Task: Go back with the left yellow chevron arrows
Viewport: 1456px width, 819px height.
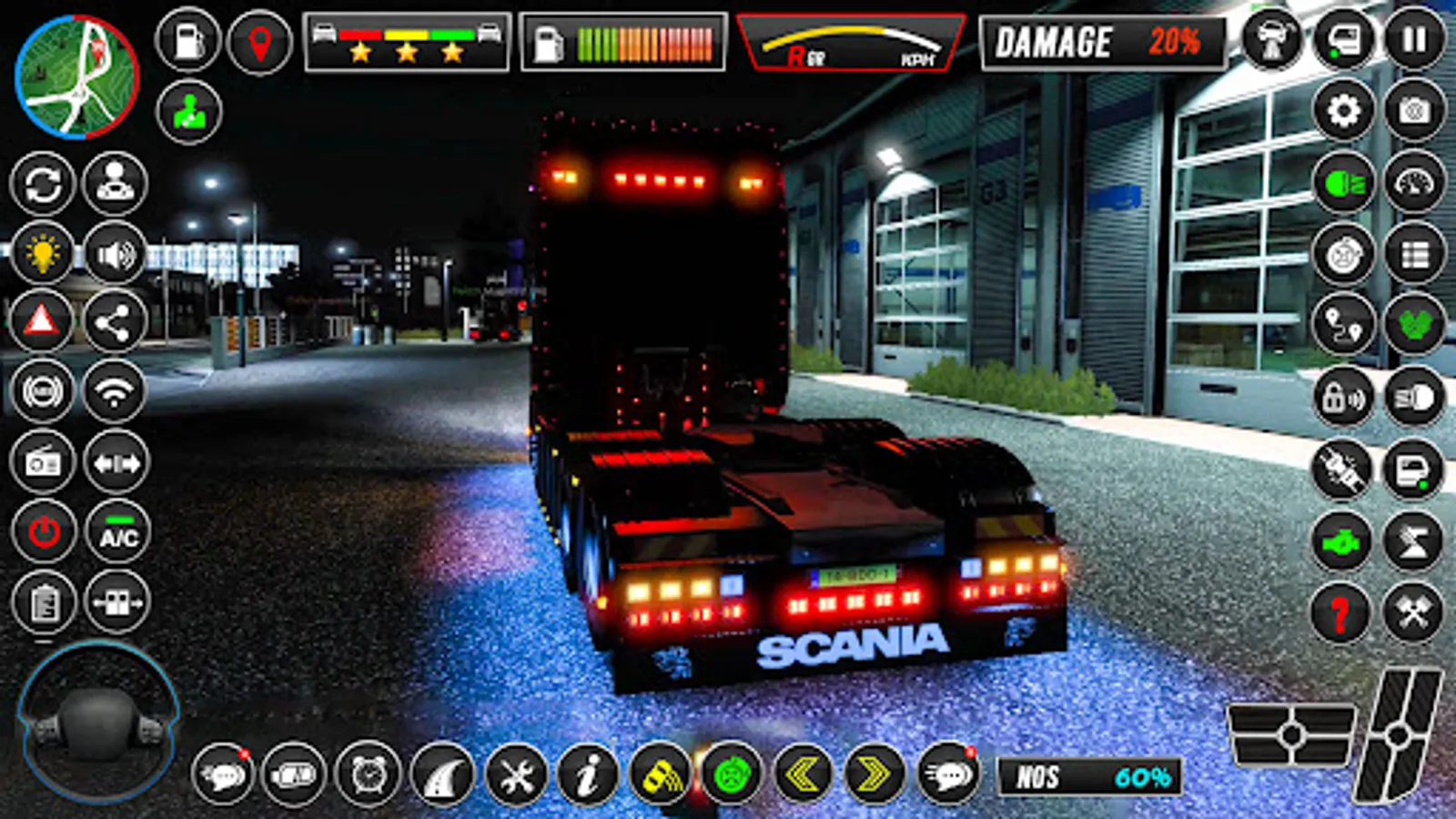Action: click(804, 772)
